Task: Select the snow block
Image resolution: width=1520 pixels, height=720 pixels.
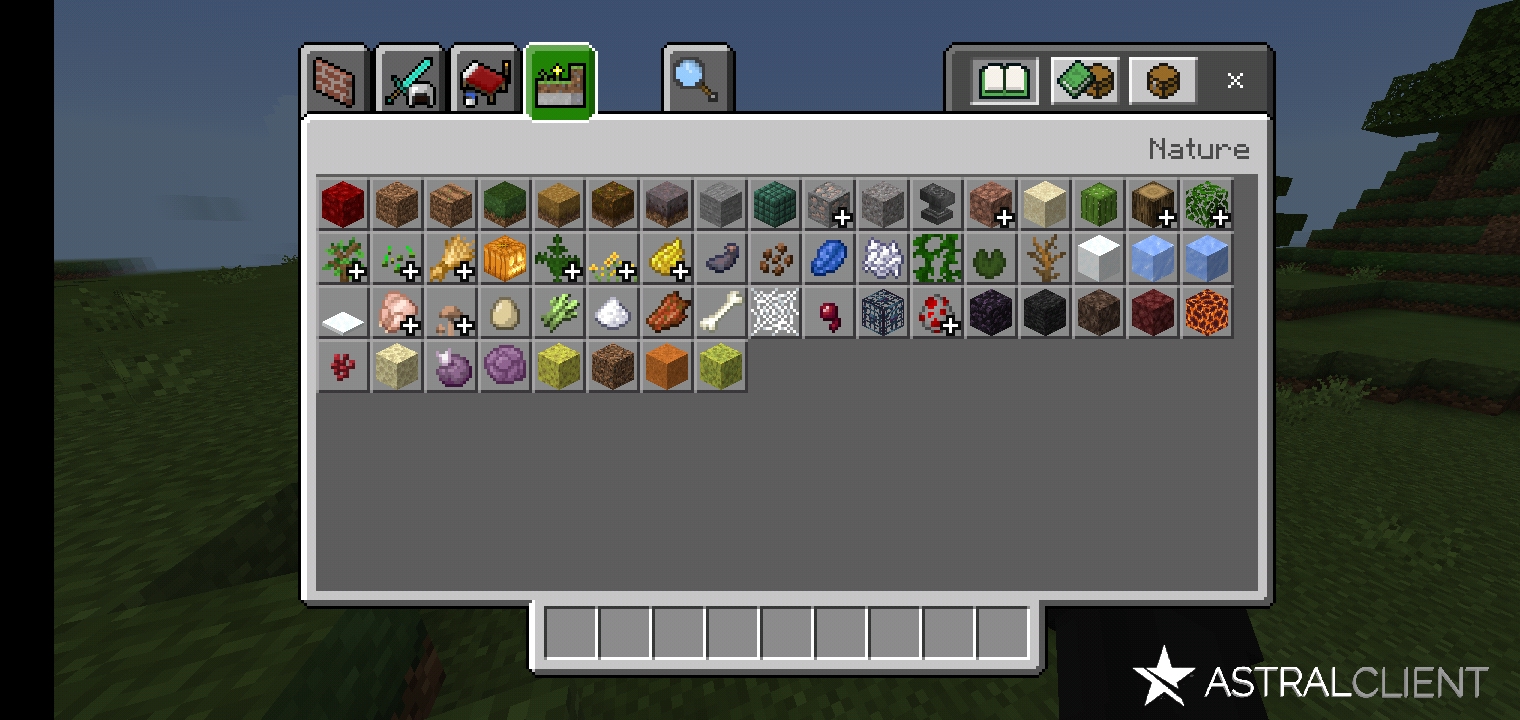Action: pos(1099,258)
